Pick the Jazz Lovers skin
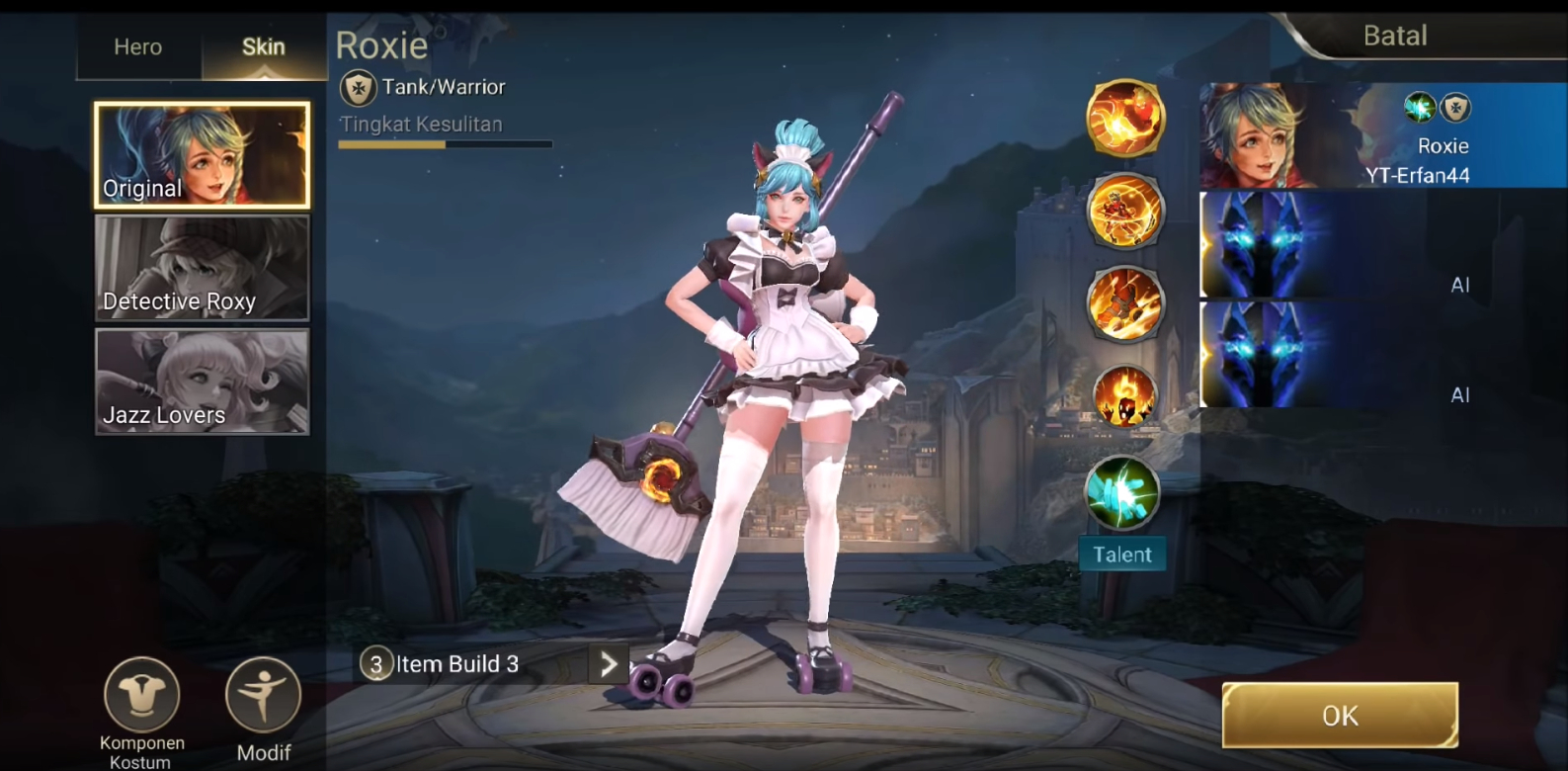Image resolution: width=1568 pixels, height=771 pixels. [x=202, y=382]
